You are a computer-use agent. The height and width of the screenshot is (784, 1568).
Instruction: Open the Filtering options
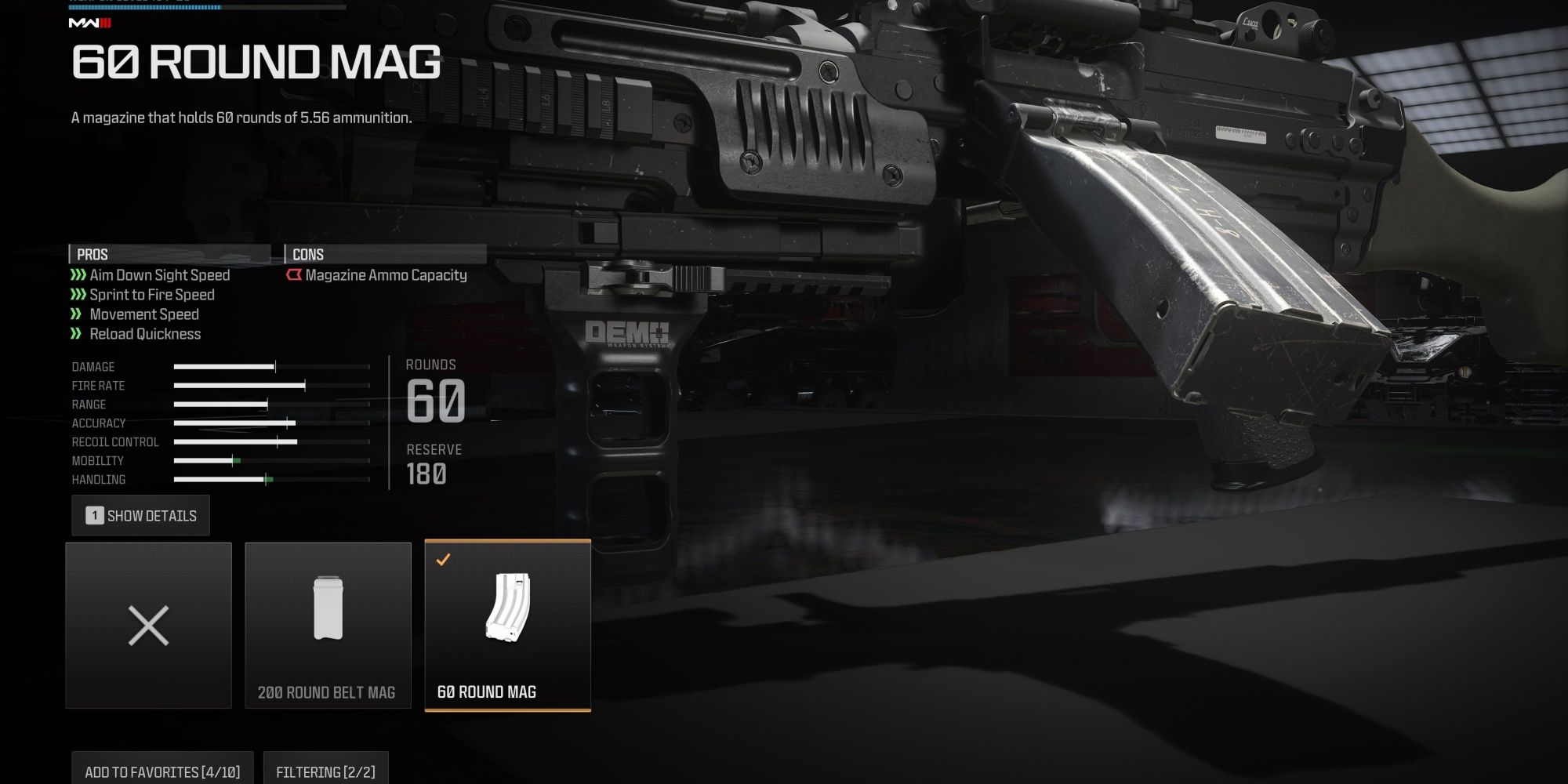tap(325, 770)
